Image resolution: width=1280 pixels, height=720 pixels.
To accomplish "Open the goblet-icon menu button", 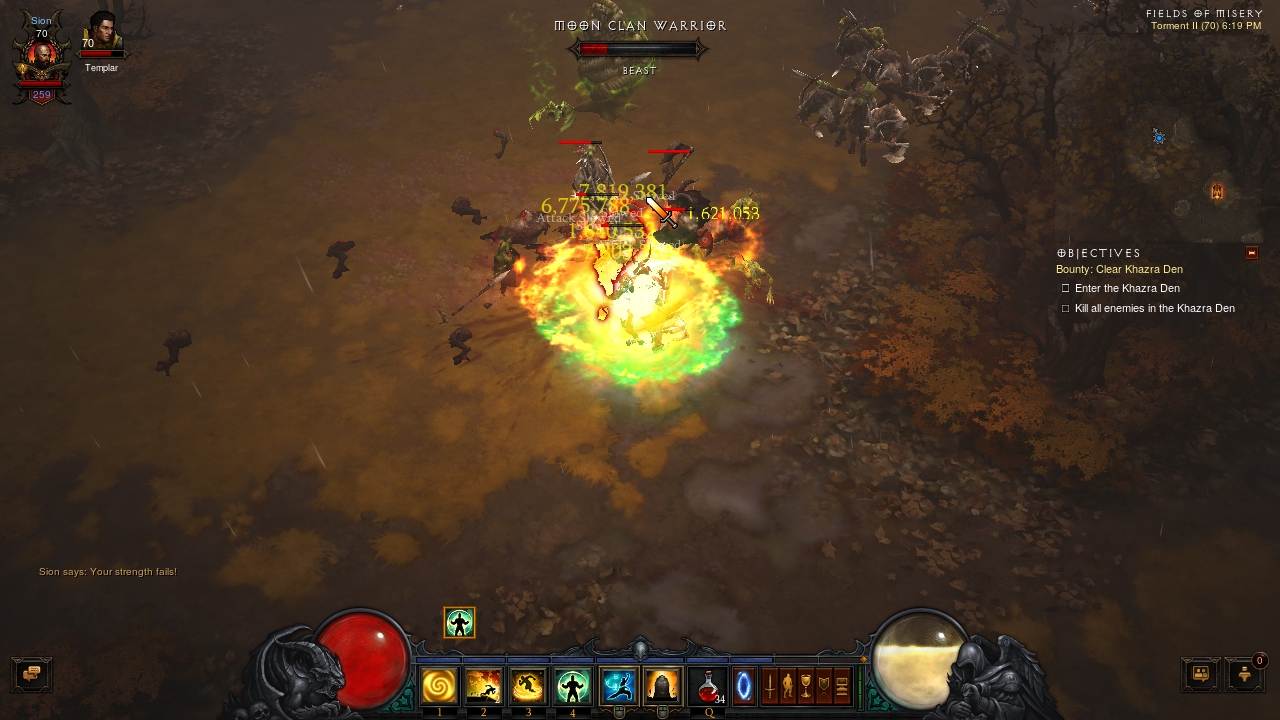I will tap(806, 687).
